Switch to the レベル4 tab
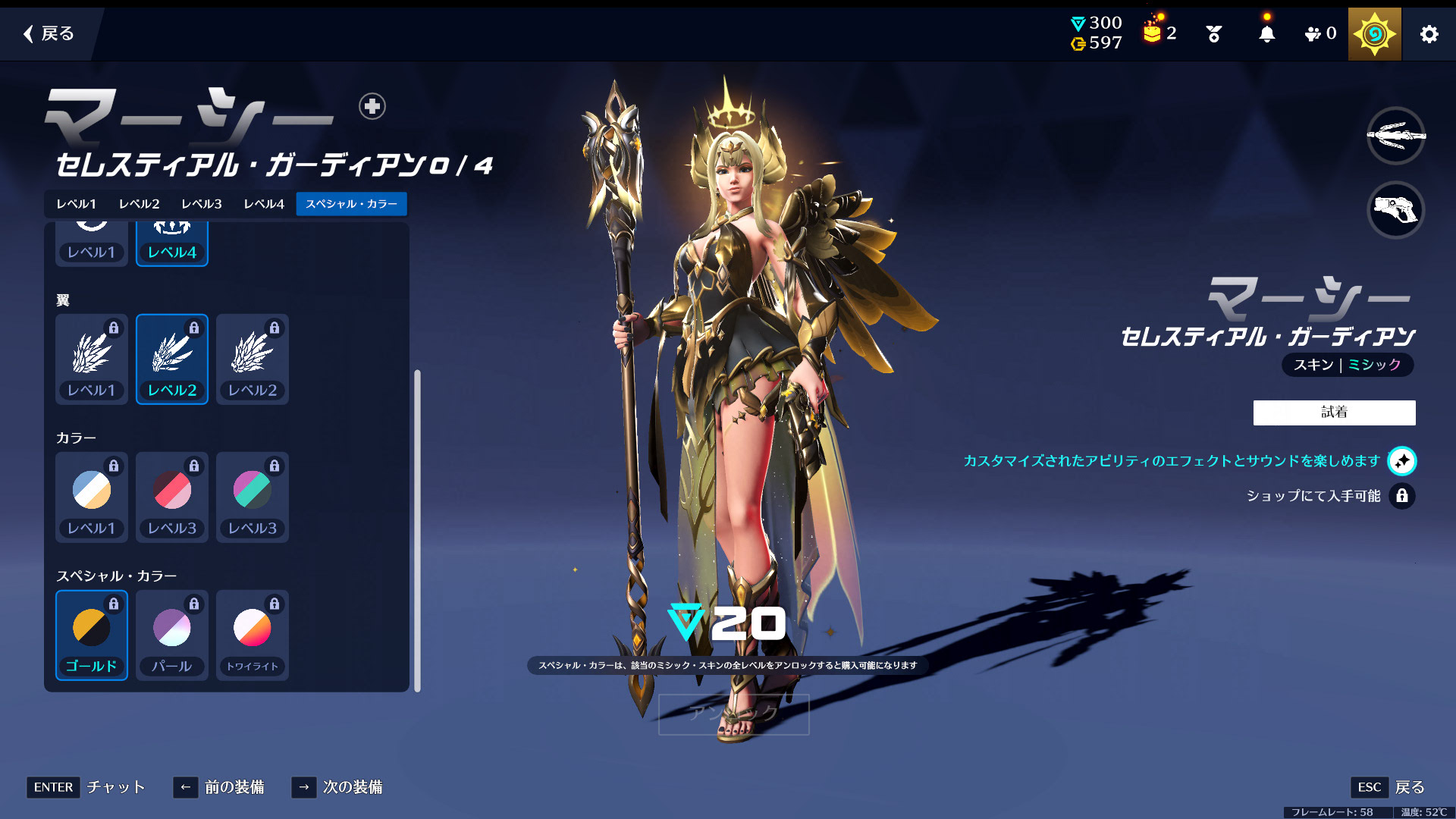 coord(263,204)
